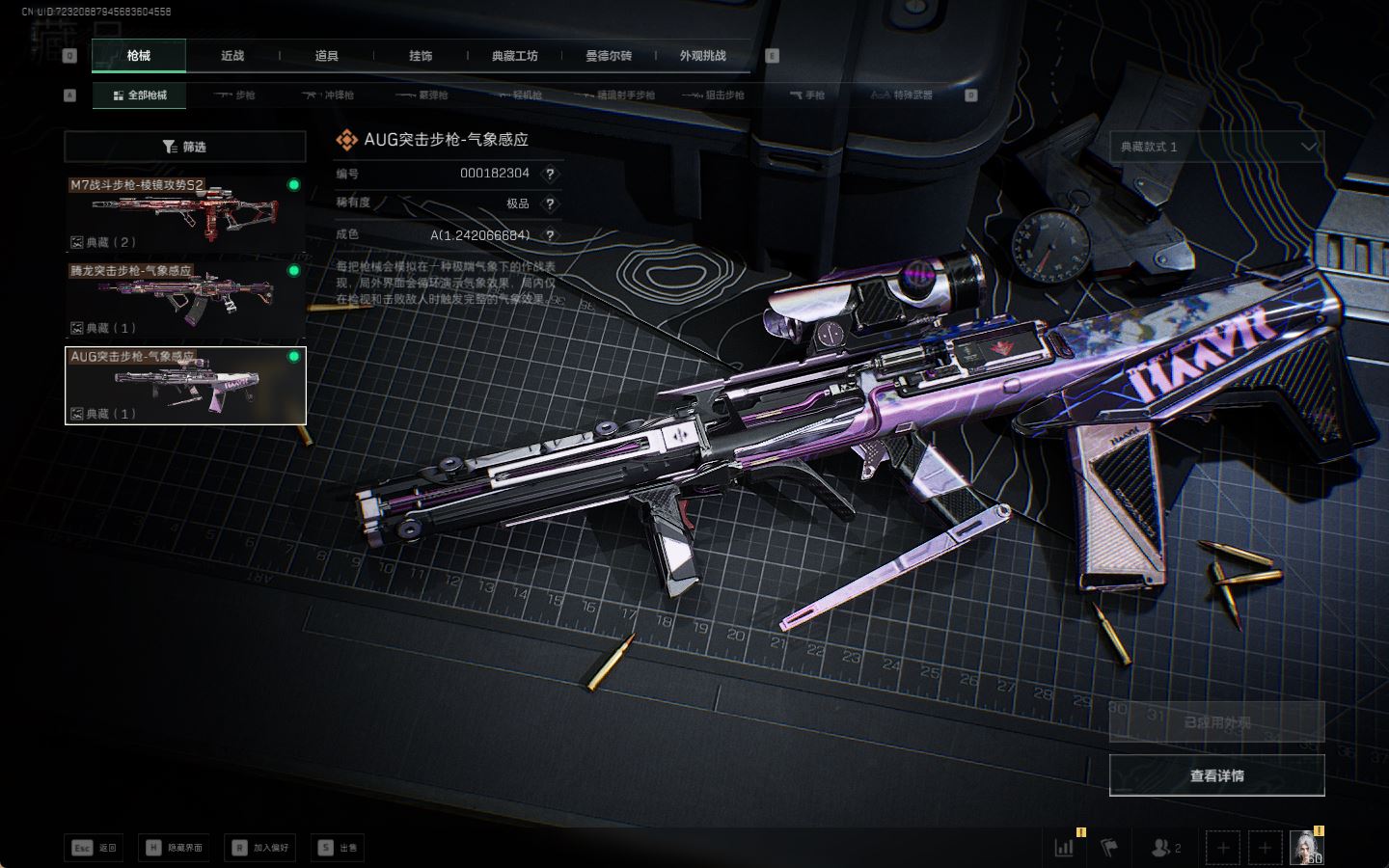
Task: Show help for the 成色 wear value
Action: (x=550, y=234)
